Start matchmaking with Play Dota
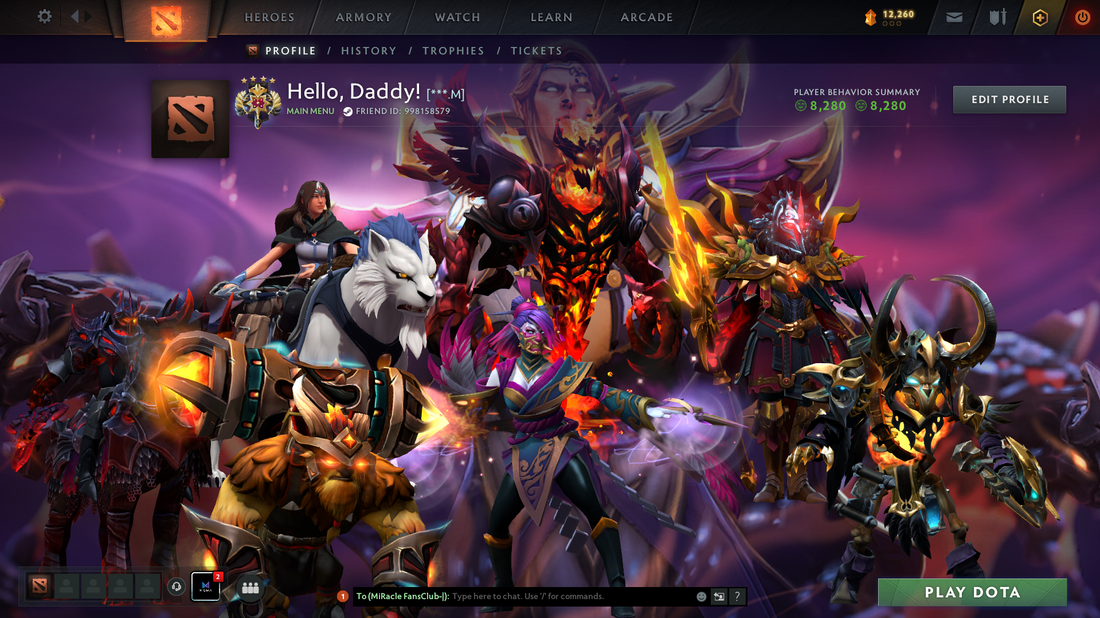 click(972, 592)
